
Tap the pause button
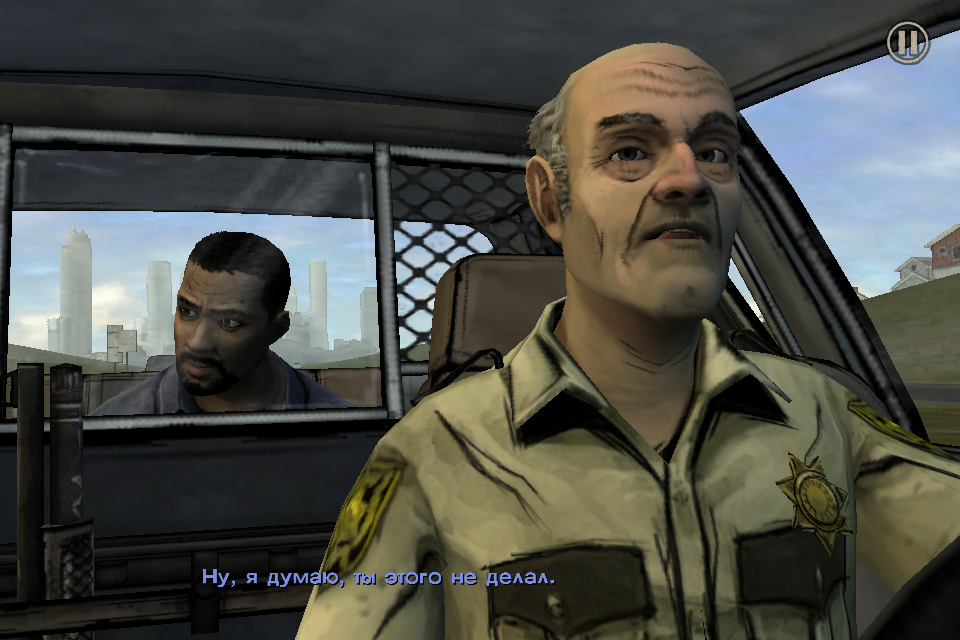pyautogui.click(x=907, y=42)
